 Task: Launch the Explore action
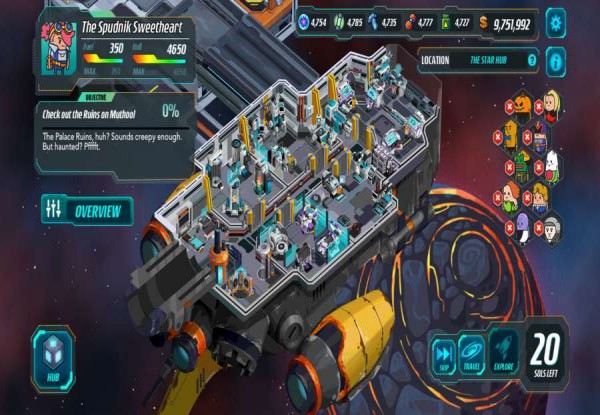(x=503, y=355)
